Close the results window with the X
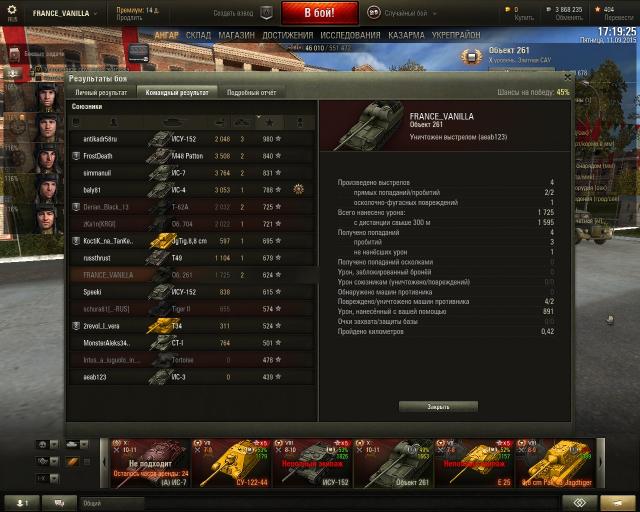The width and height of the screenshot is (640, 512). (x=567, y=76)
